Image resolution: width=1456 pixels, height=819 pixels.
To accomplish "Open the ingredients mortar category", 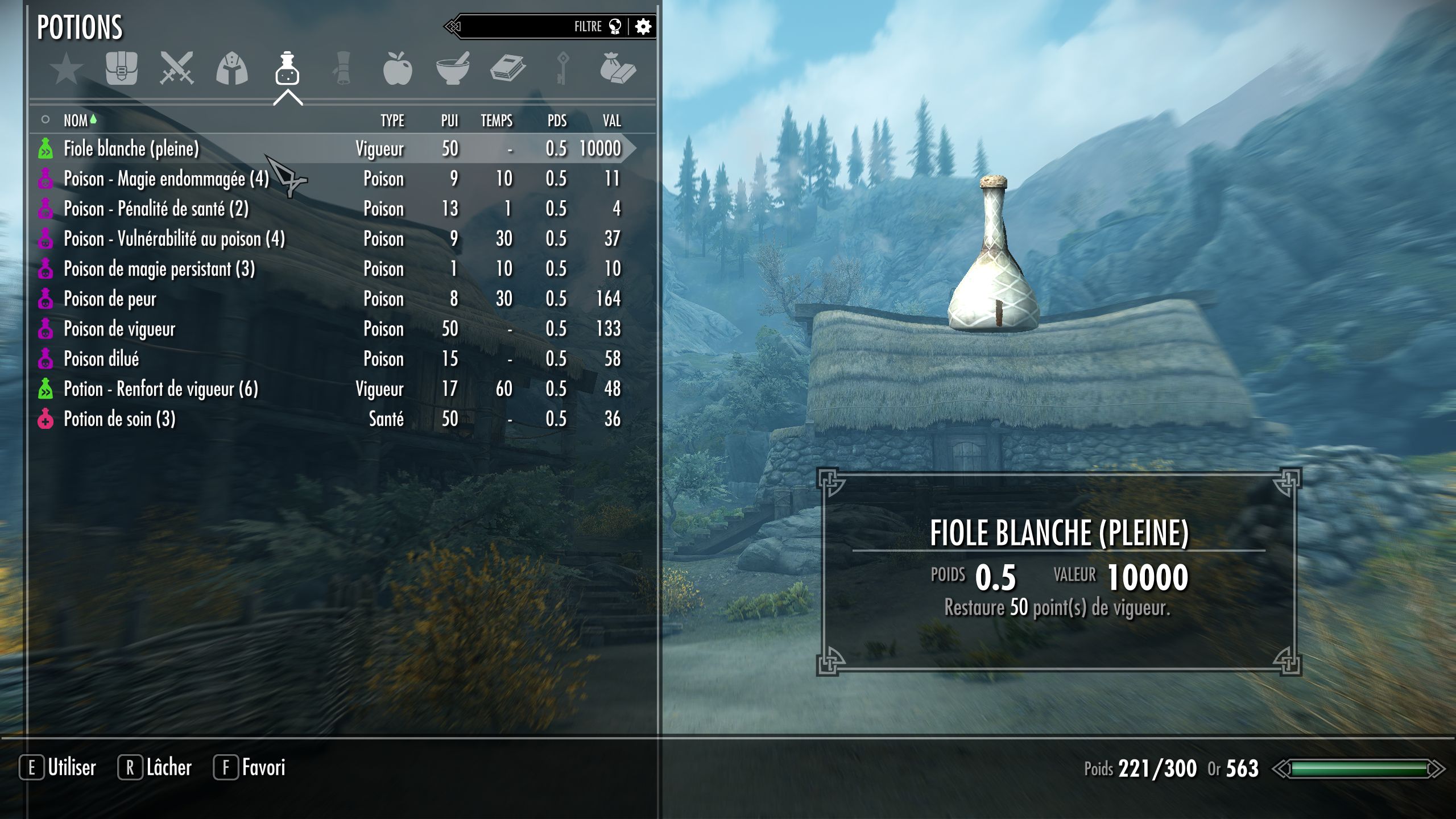I will click(453, 69).
